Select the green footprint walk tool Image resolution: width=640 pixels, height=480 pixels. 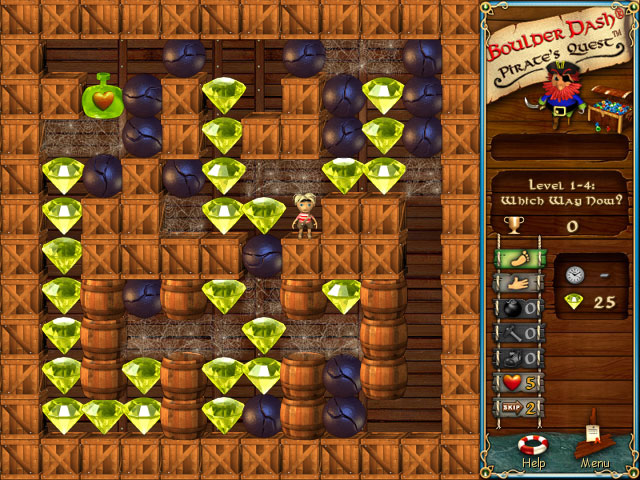tap(520, 258)
